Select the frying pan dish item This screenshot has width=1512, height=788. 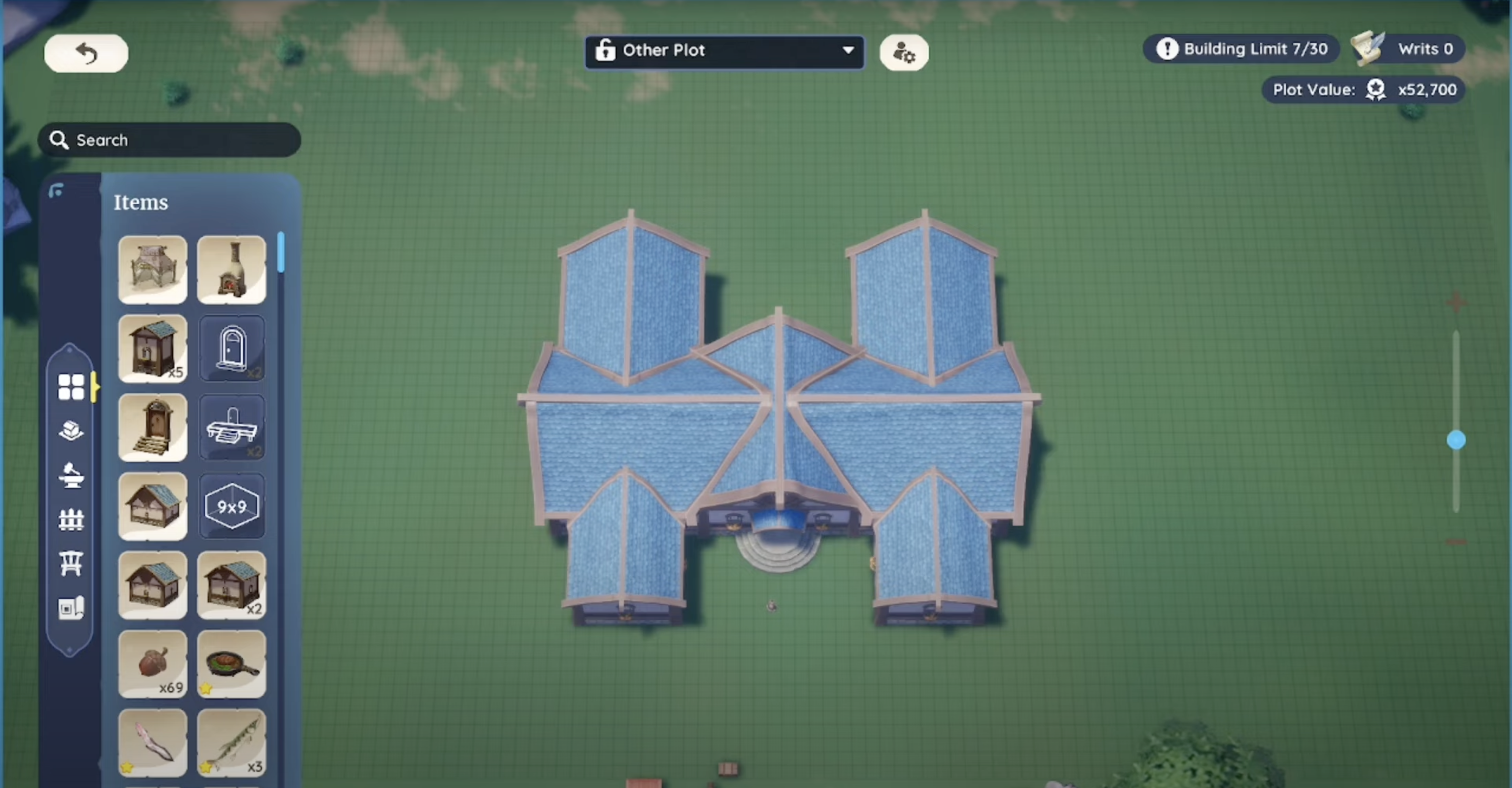click(232, 664)
